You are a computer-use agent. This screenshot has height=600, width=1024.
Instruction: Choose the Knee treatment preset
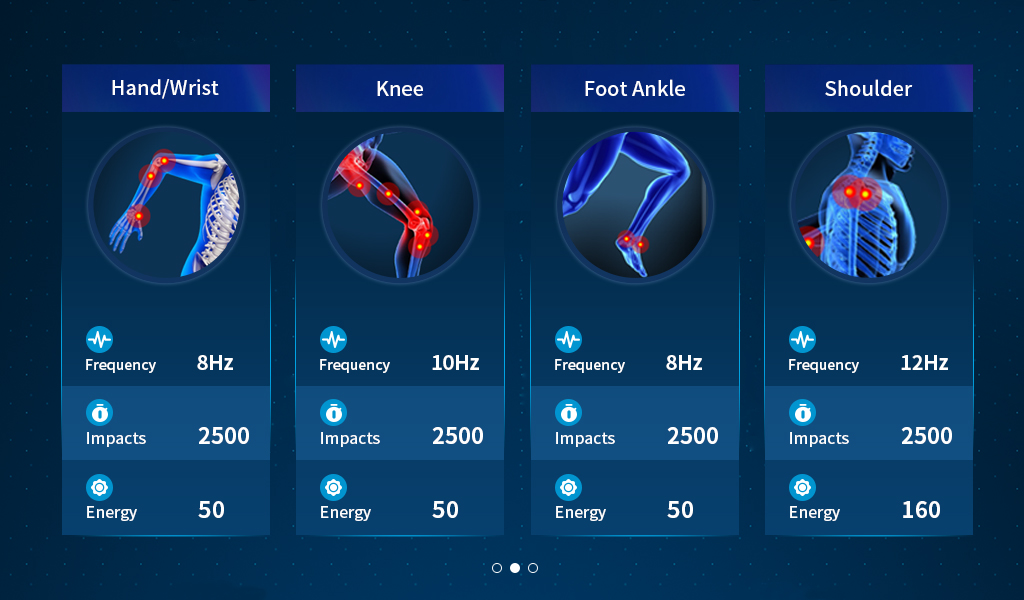click(x=399, y=89)
